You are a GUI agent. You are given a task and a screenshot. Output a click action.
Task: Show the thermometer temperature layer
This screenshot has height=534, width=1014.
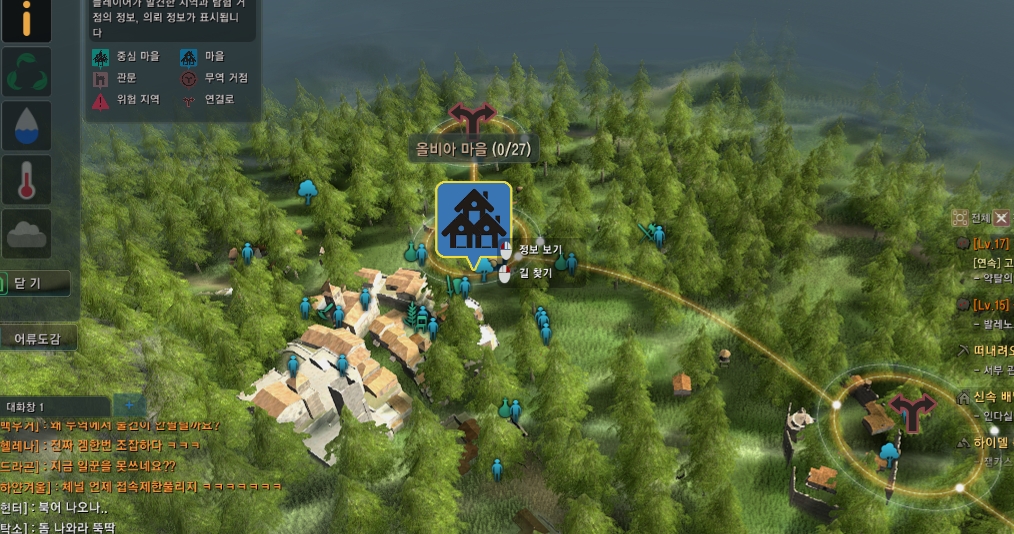click(26, 180)
